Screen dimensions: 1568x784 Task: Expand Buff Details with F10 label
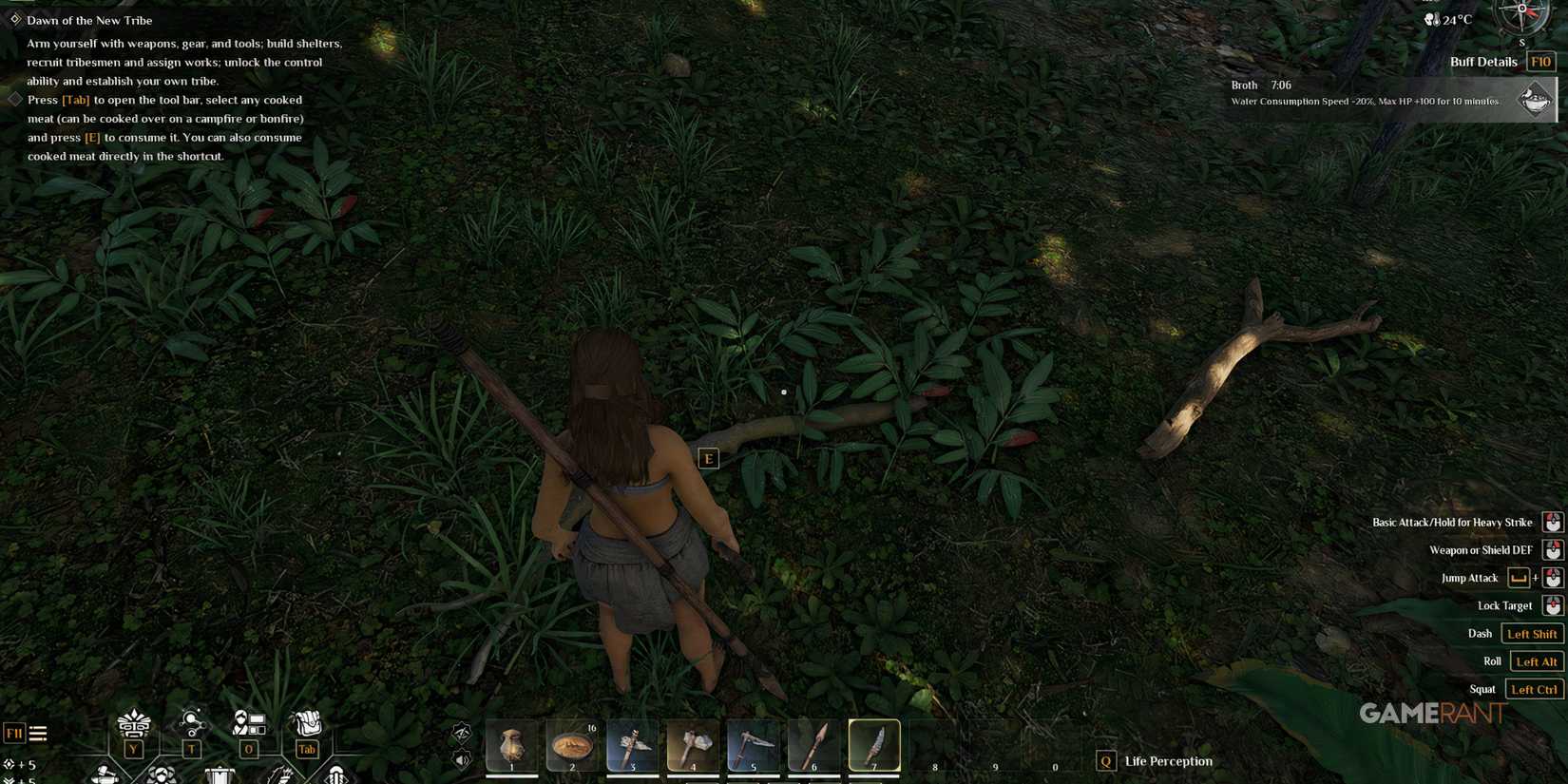coord(1541,61)
